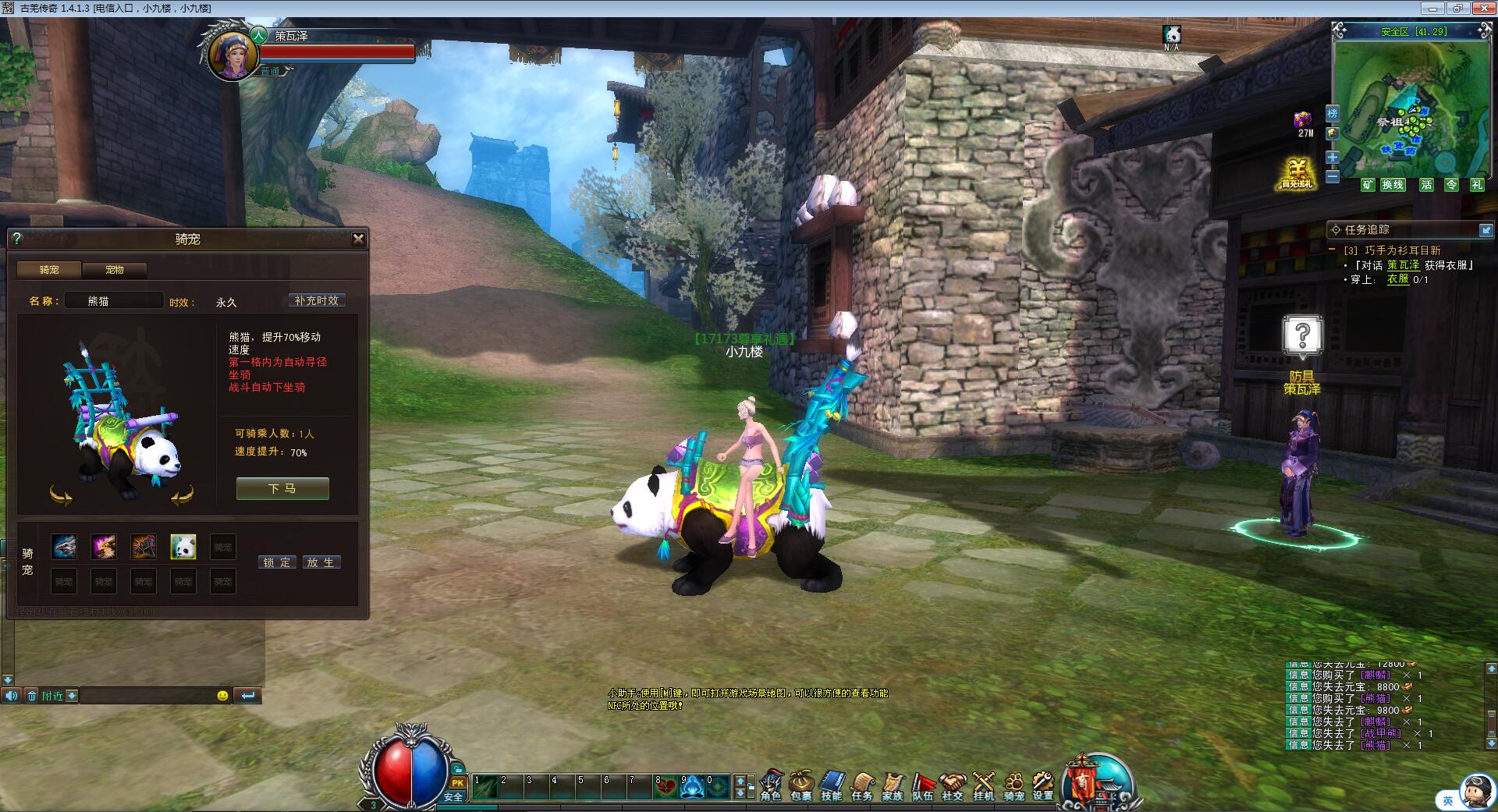
Task: Click the 衣服 link in quest tracker
Action: pos(1397,279)
